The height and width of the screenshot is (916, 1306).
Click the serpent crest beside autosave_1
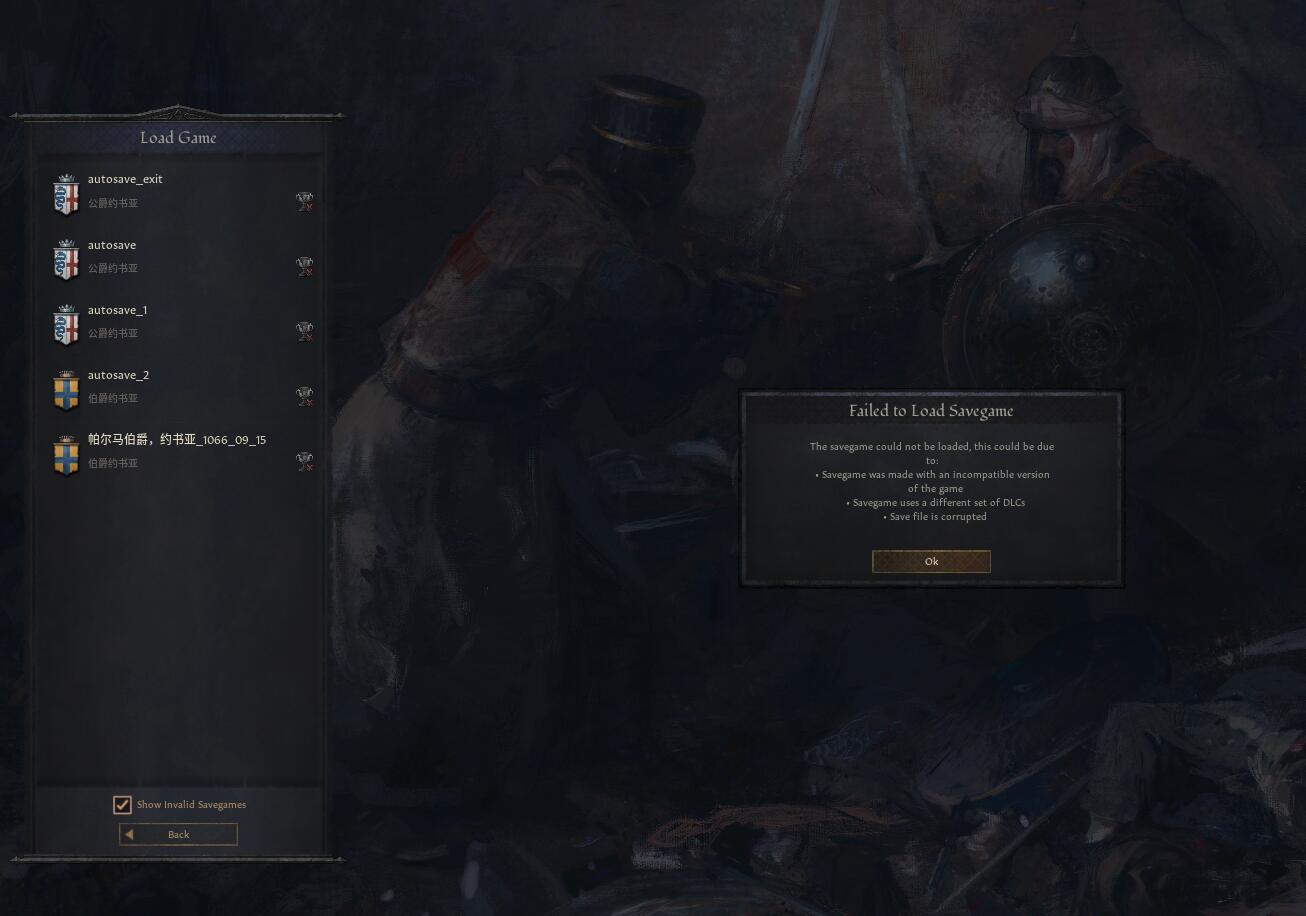coord(66,326)
